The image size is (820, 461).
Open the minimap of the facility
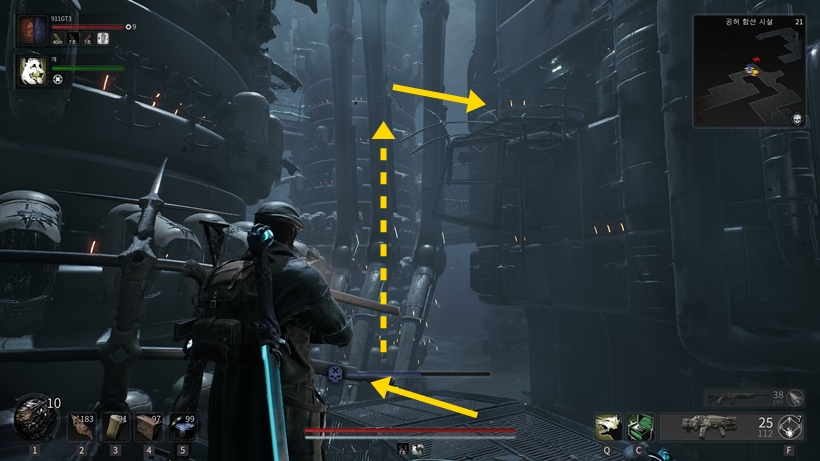pyautogui.click(x=749, y=71)
